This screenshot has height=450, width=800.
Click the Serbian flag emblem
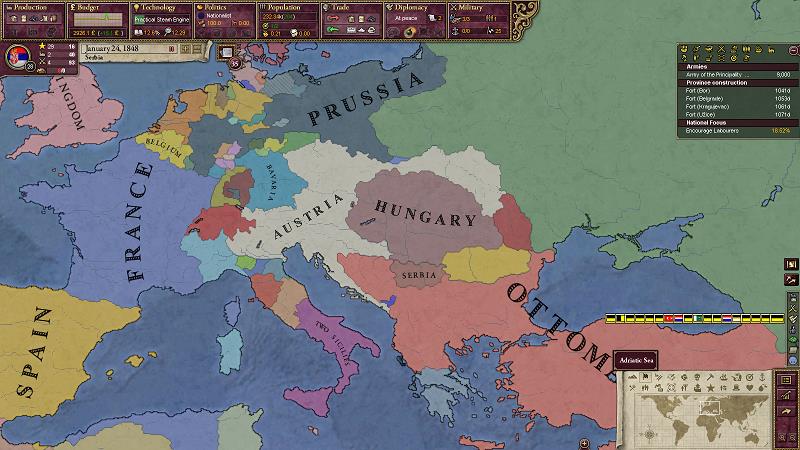[x=16, y=54]
